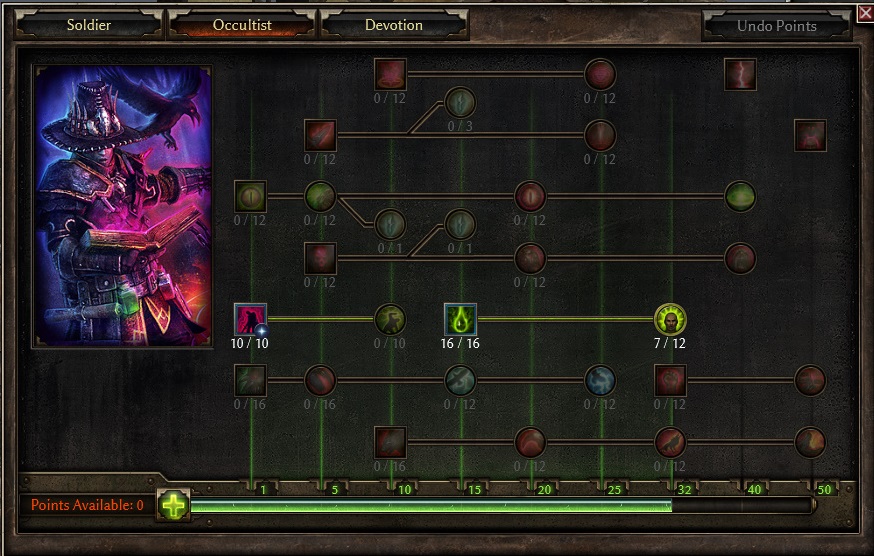The height and width of the screenshot is (556, 874).
Task: Open the Devotion tab
Action: pos(394,25)
